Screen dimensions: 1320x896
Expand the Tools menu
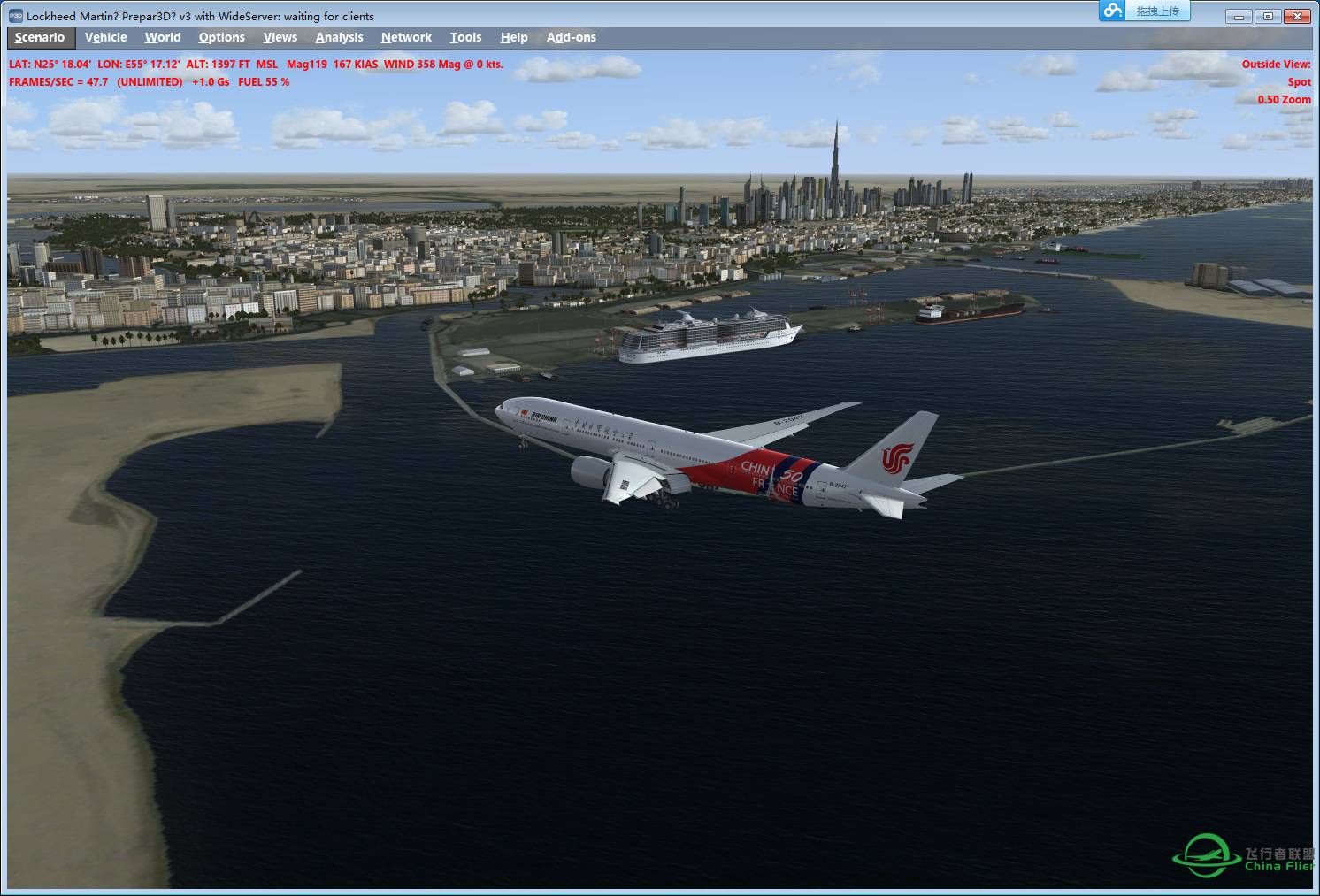click(x=465, y=37)
